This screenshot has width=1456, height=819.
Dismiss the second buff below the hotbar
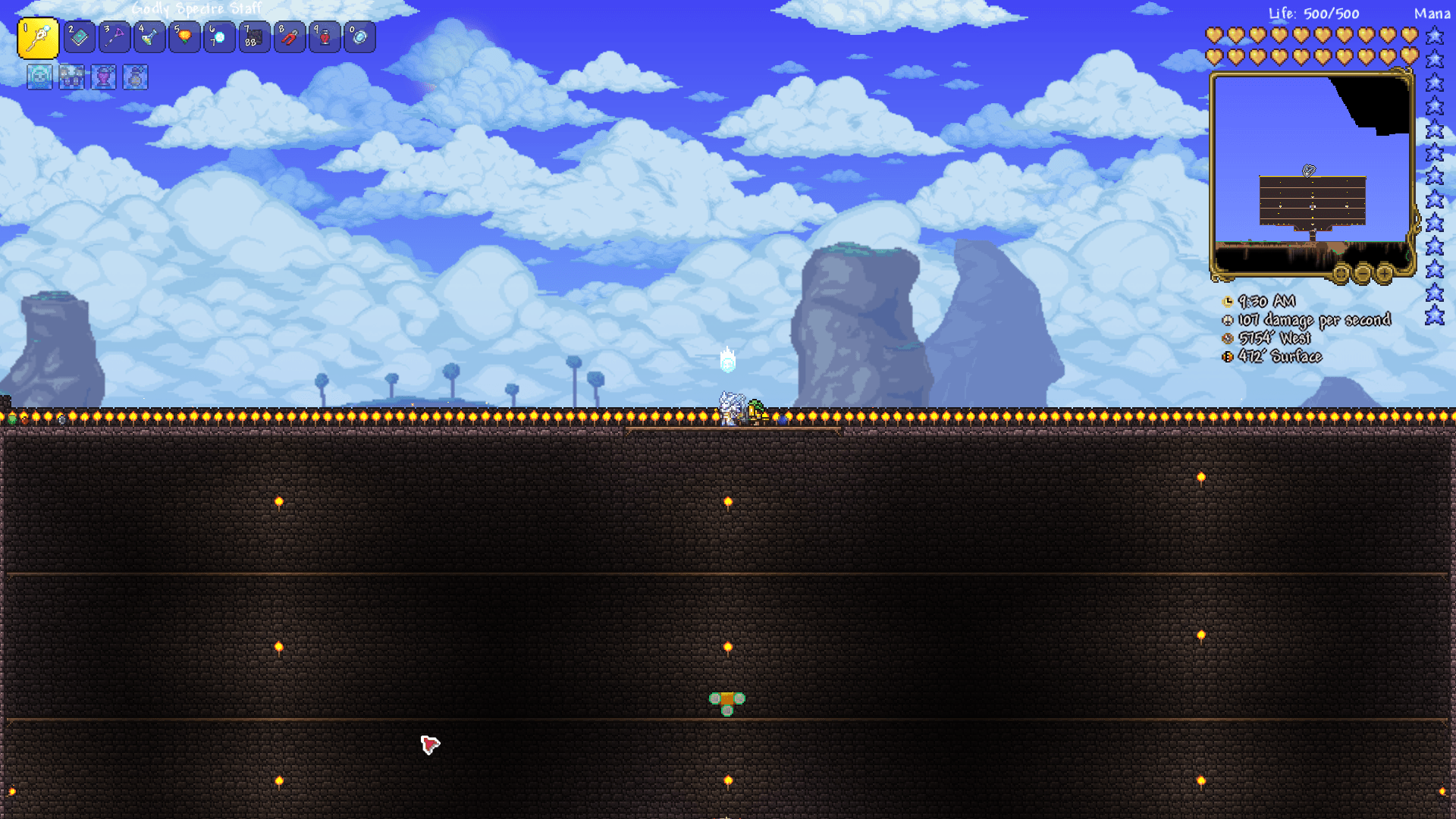point(71,77)
